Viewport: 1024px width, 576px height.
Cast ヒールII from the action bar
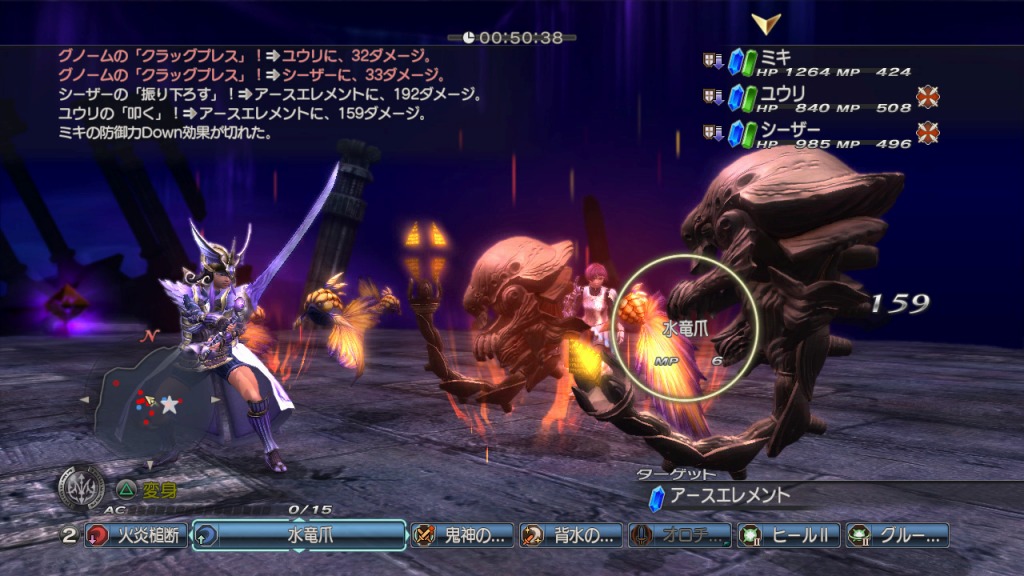point(789,535)
